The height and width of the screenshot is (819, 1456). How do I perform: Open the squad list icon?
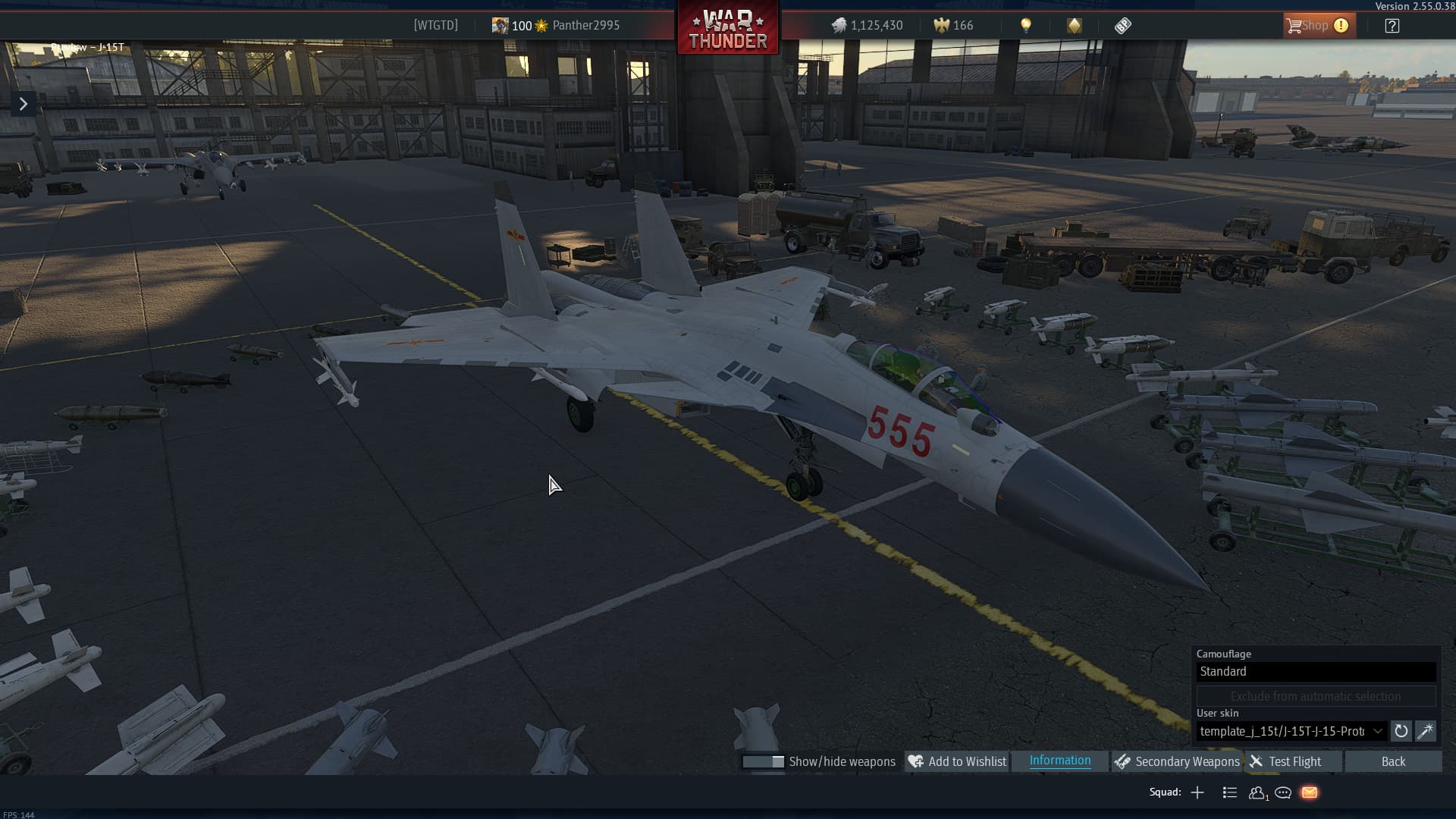1229,792
